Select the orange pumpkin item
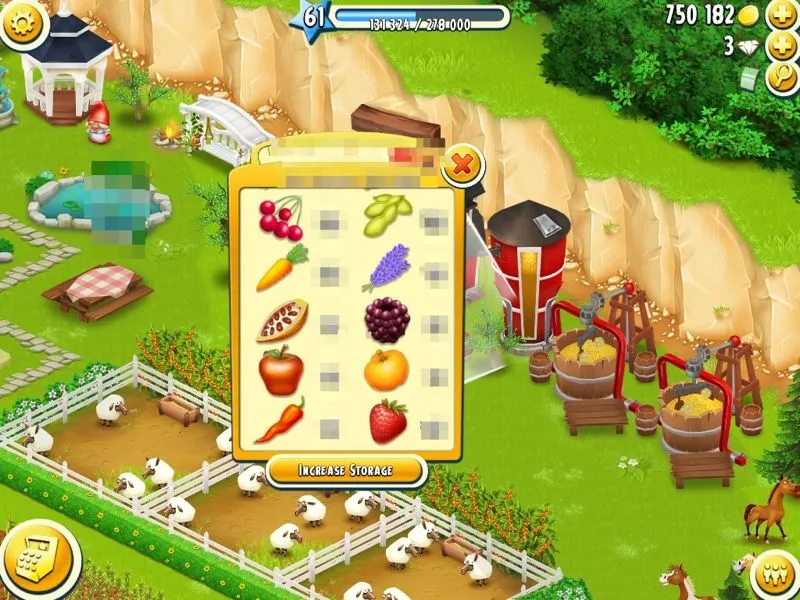This screenshot has height=600, width=800. tap(386, 370)
